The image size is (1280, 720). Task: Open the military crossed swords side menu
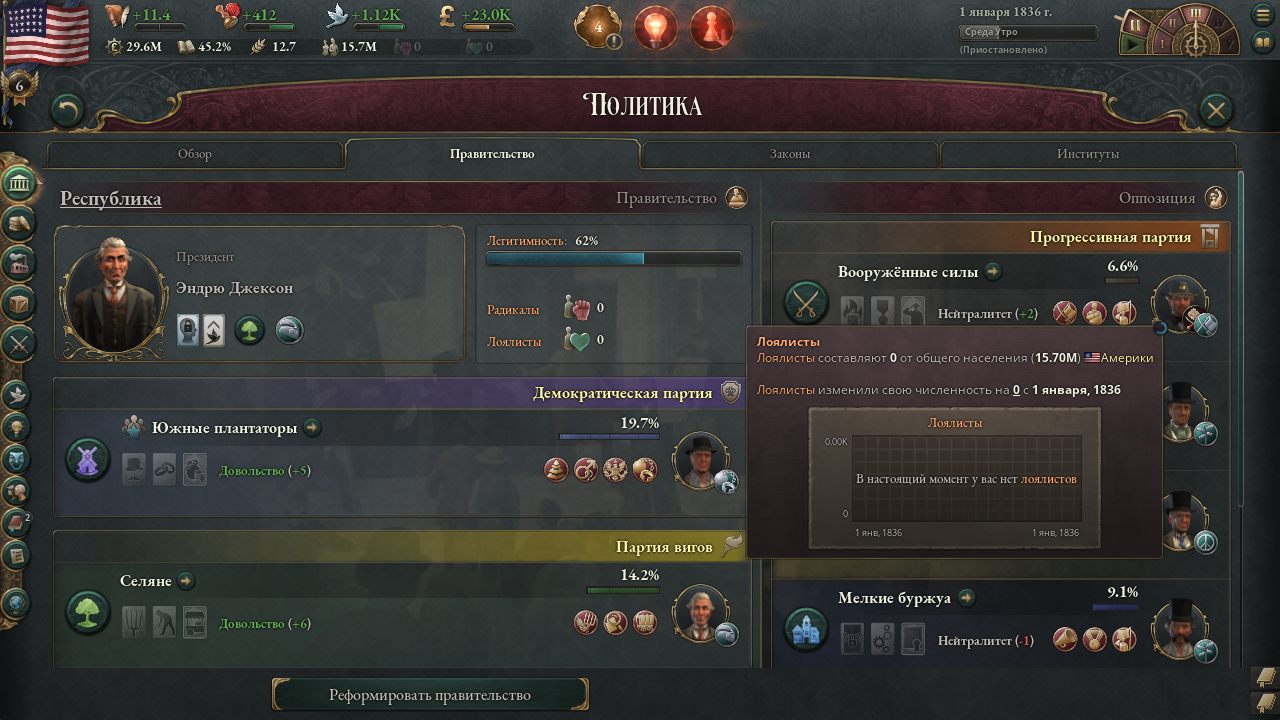(x=20, y=343)
